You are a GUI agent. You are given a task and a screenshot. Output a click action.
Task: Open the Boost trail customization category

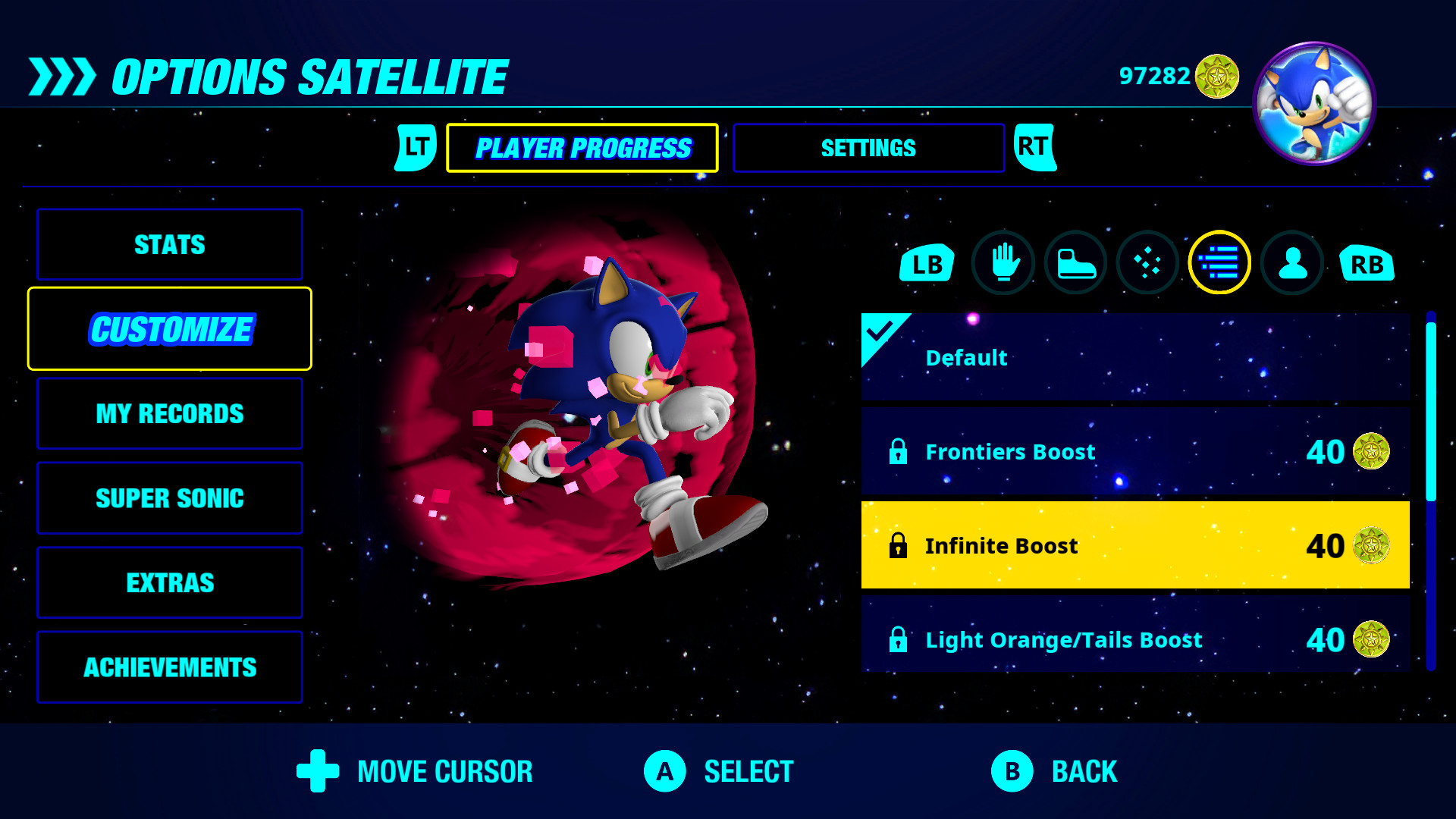click(1219, 262)
